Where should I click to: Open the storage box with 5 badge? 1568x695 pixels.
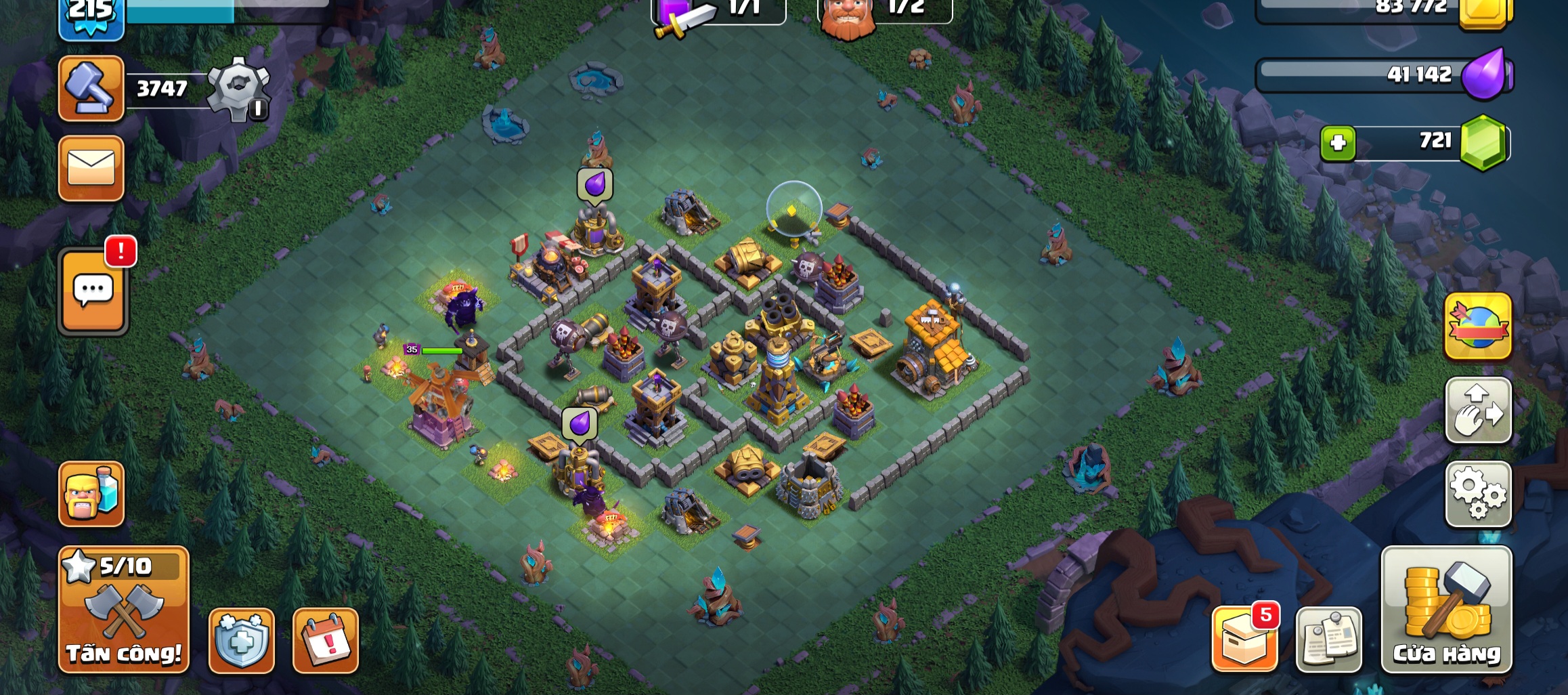(x=1244, y=639)
